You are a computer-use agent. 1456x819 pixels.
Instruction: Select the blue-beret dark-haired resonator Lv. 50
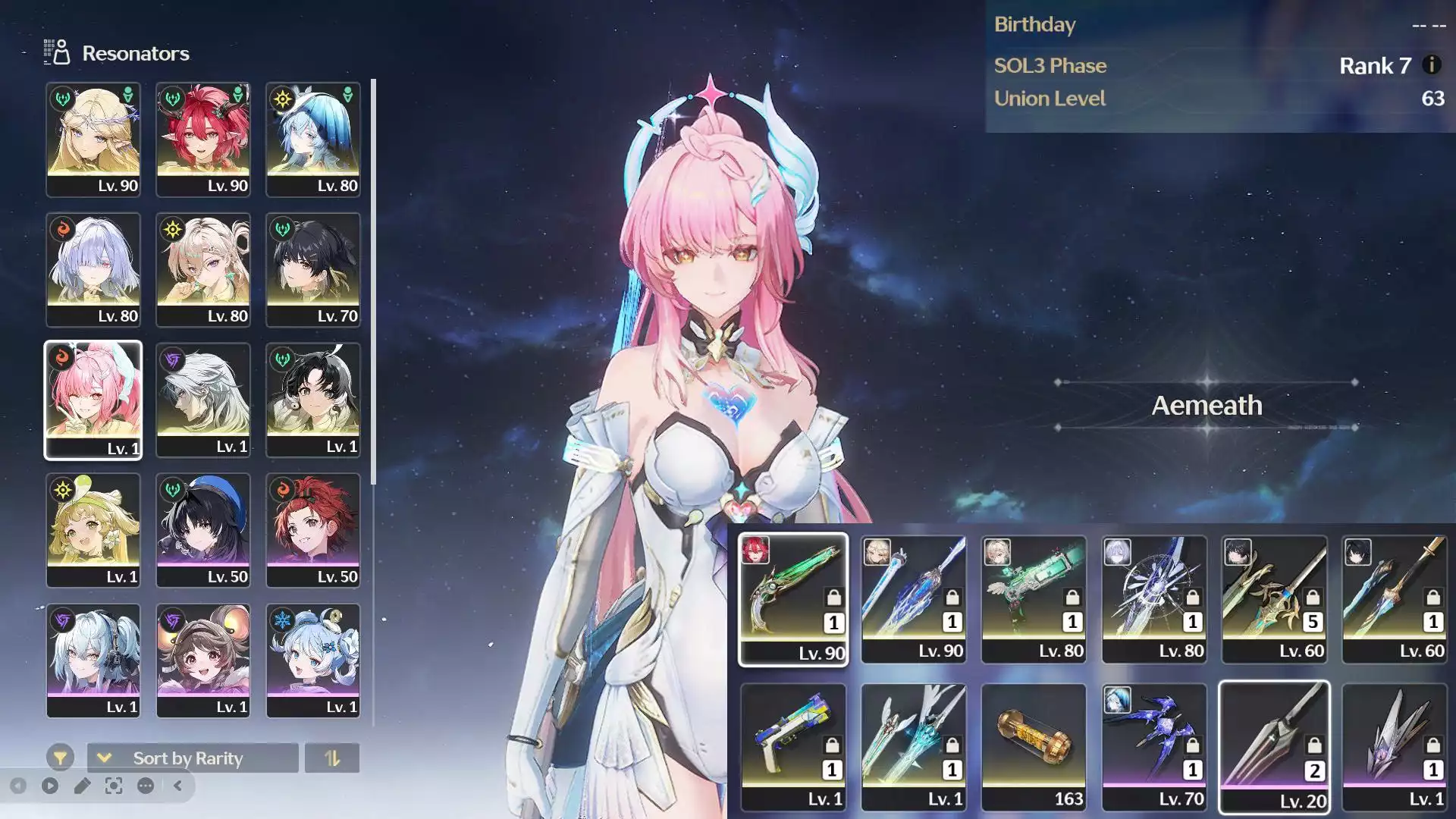pyautogui.click(x=203, y=530)
